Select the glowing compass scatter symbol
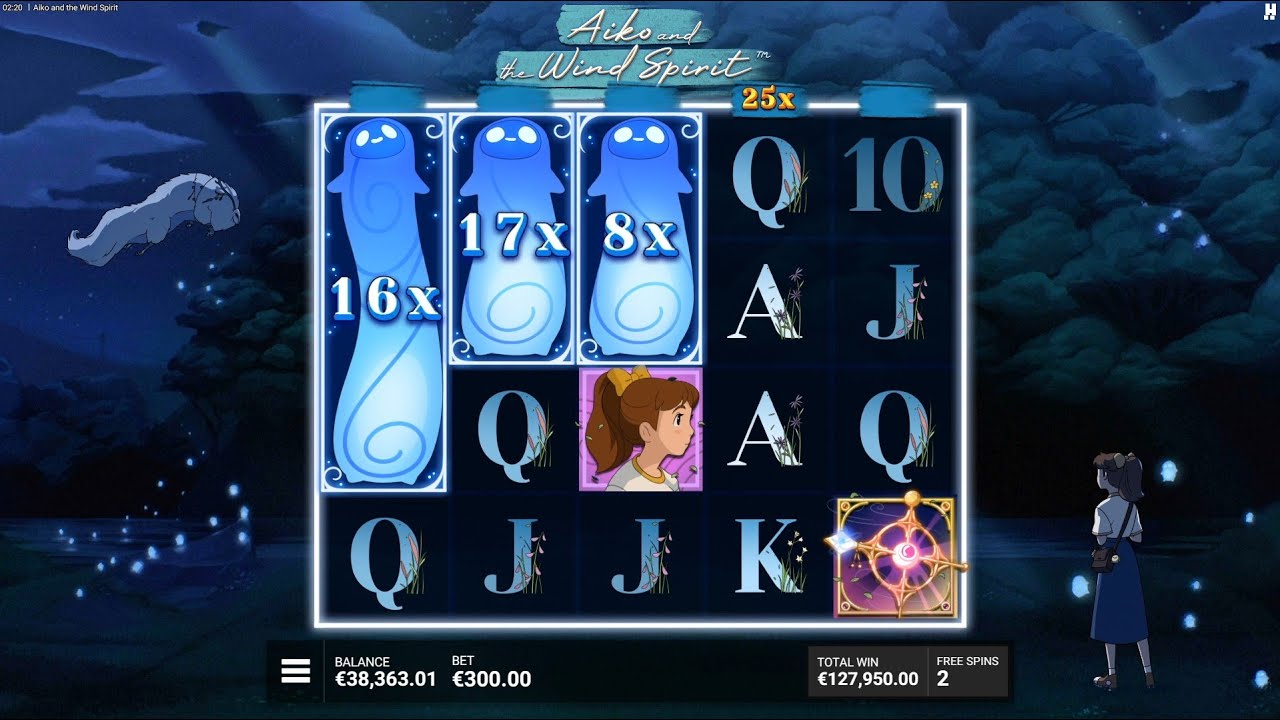Screen dimensions: 1280x720 [x=896, y=556]
